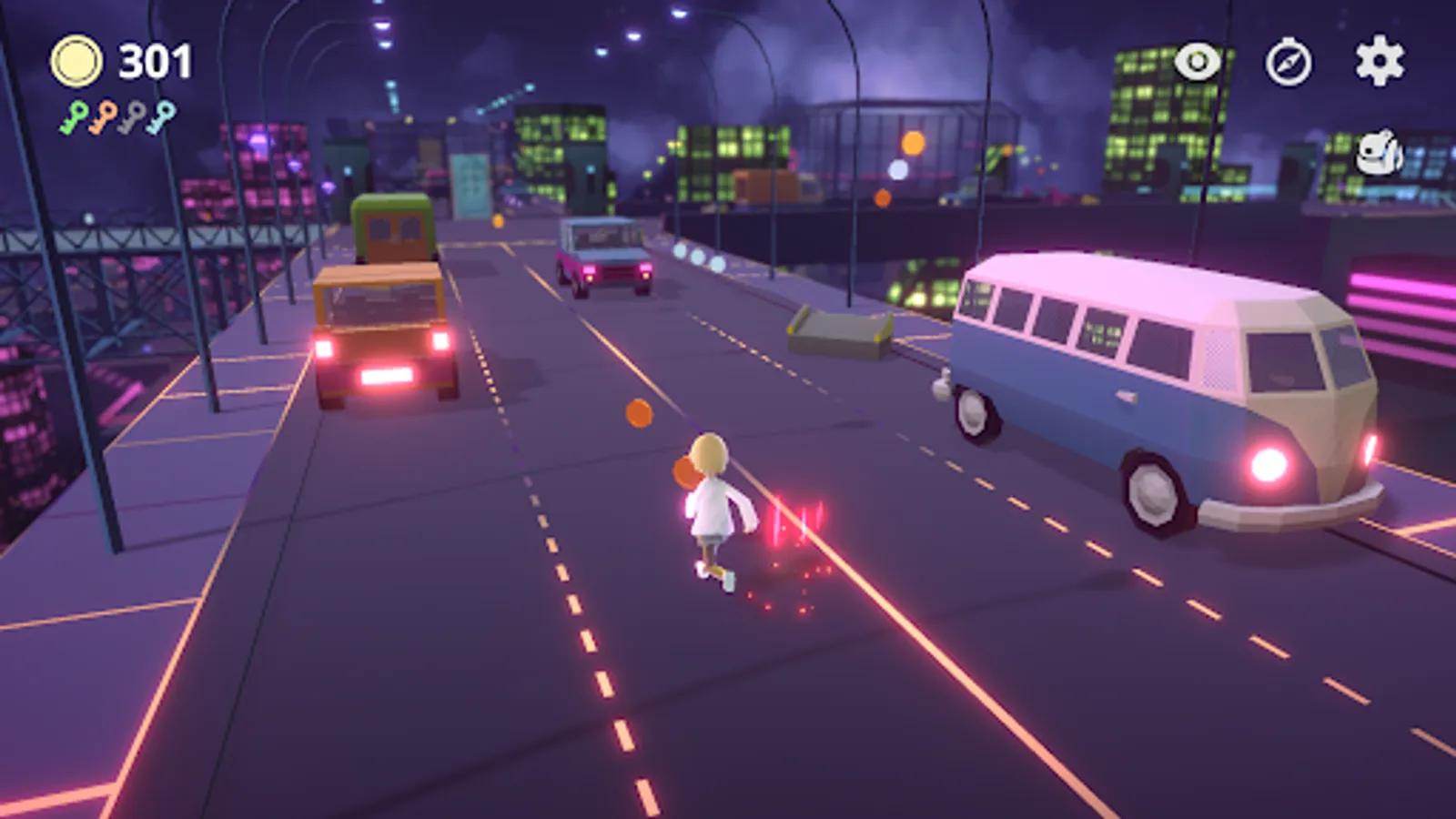Click the coin counter showing 301
Viewport: 1456px width, 819px height.
click(x=153, y=60)
